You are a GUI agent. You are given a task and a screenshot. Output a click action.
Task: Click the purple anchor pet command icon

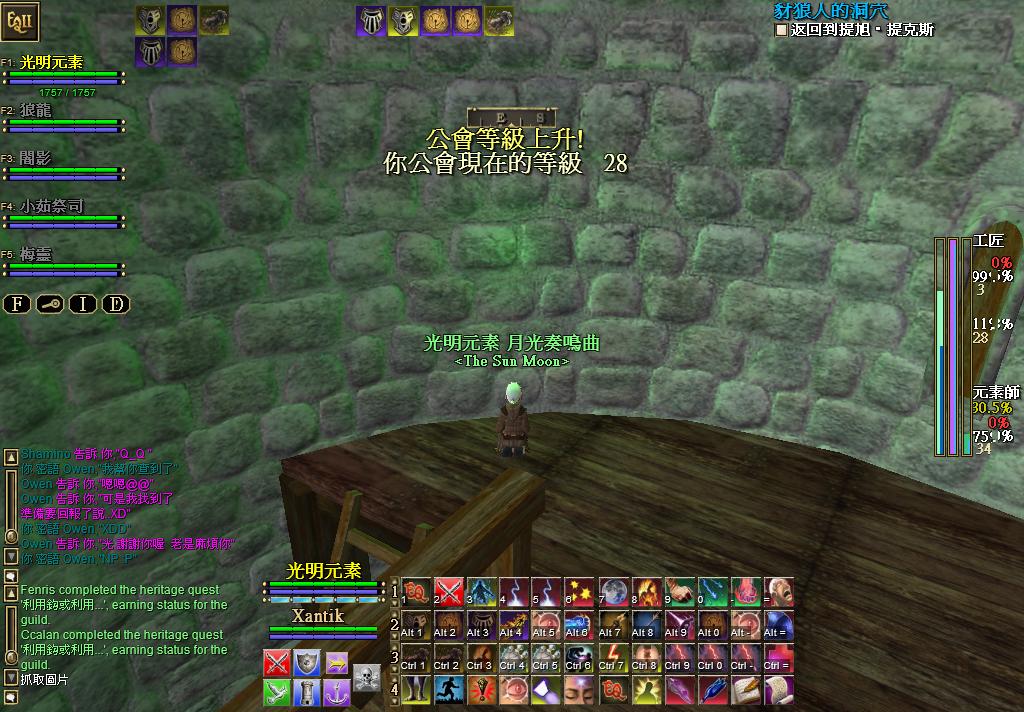point(337,692)
